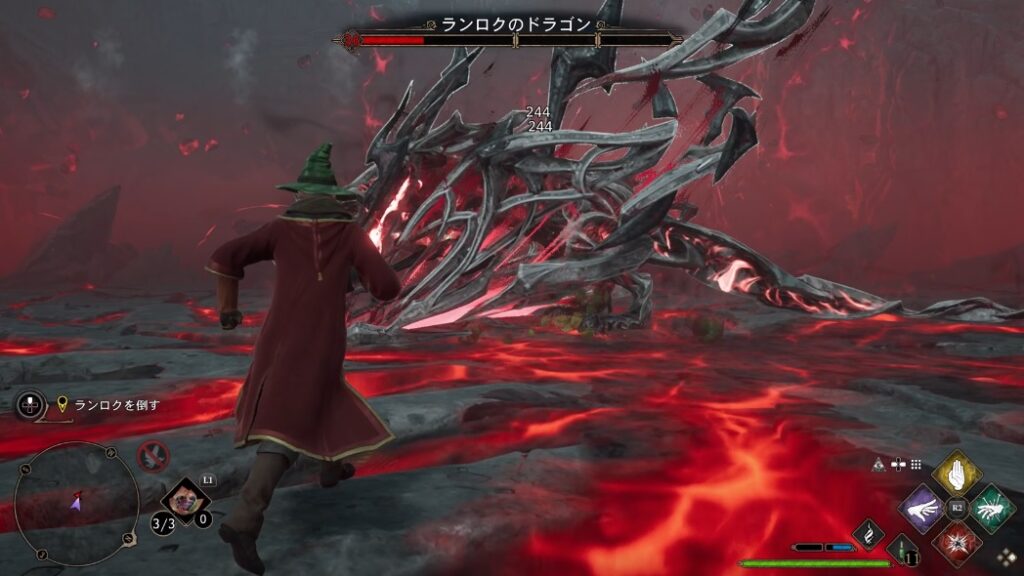Select the yellow hand spell slot

(x=956, y=474)
